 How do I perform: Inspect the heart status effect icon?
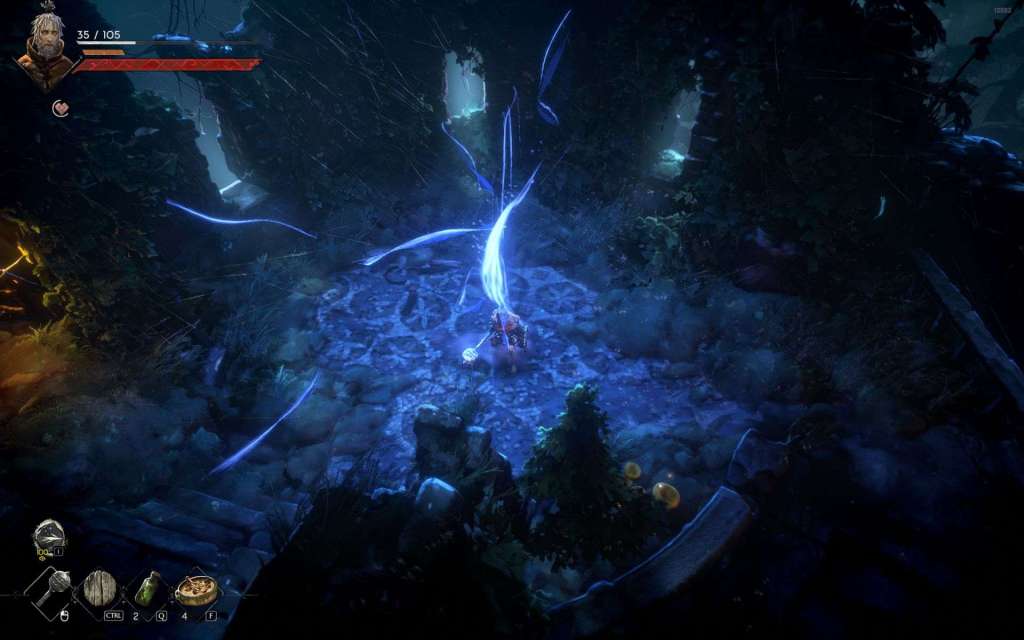pyautogui.click(x=61, y=108)
